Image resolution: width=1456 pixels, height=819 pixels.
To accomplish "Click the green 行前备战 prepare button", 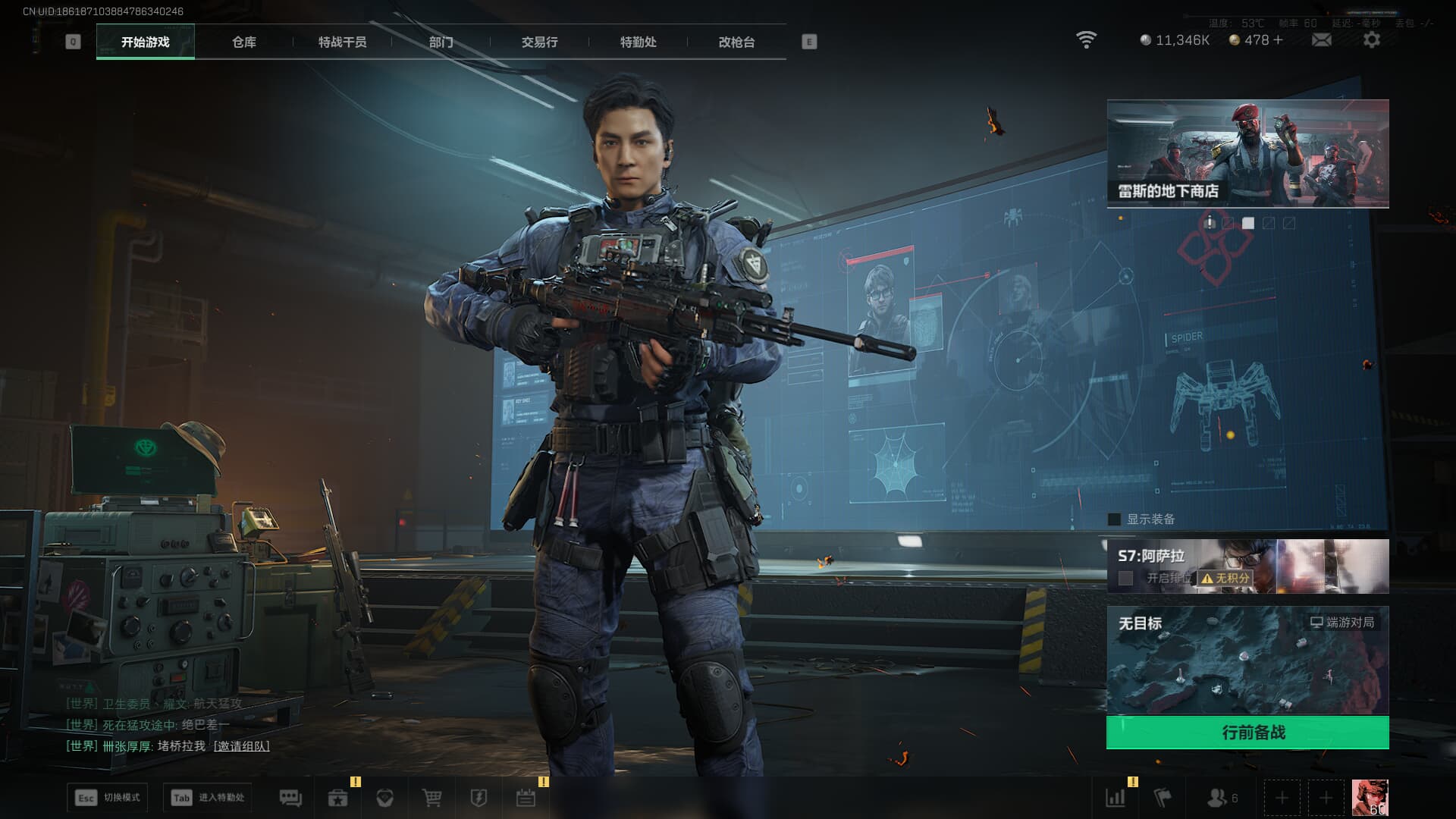I will (x=1247, y=733).
